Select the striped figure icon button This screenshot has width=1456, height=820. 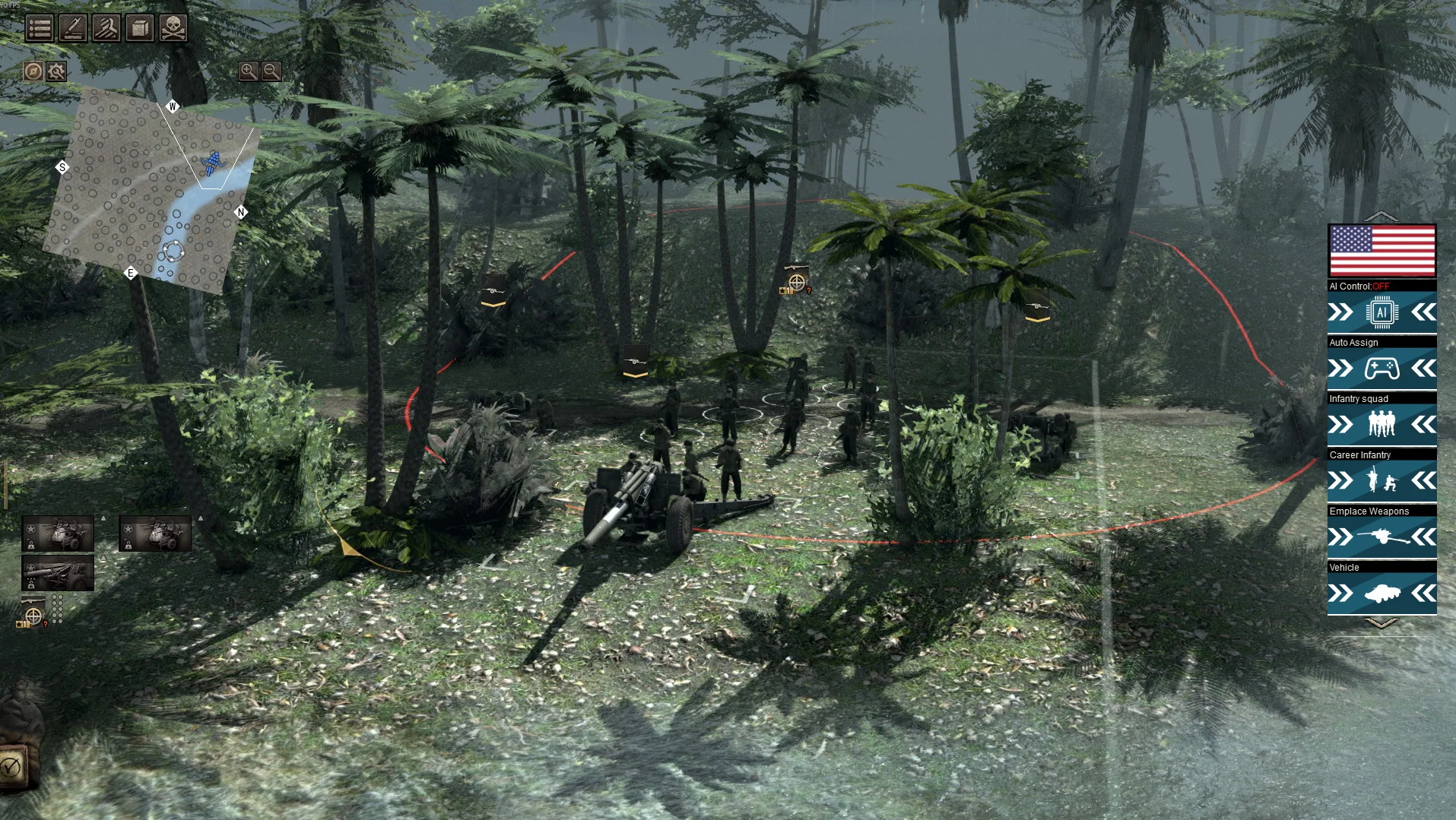click(x=106, y=28)
